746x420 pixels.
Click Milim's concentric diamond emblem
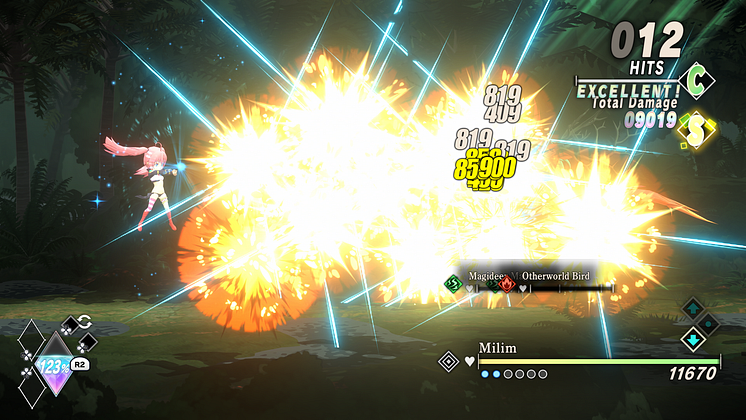(449, 360)
